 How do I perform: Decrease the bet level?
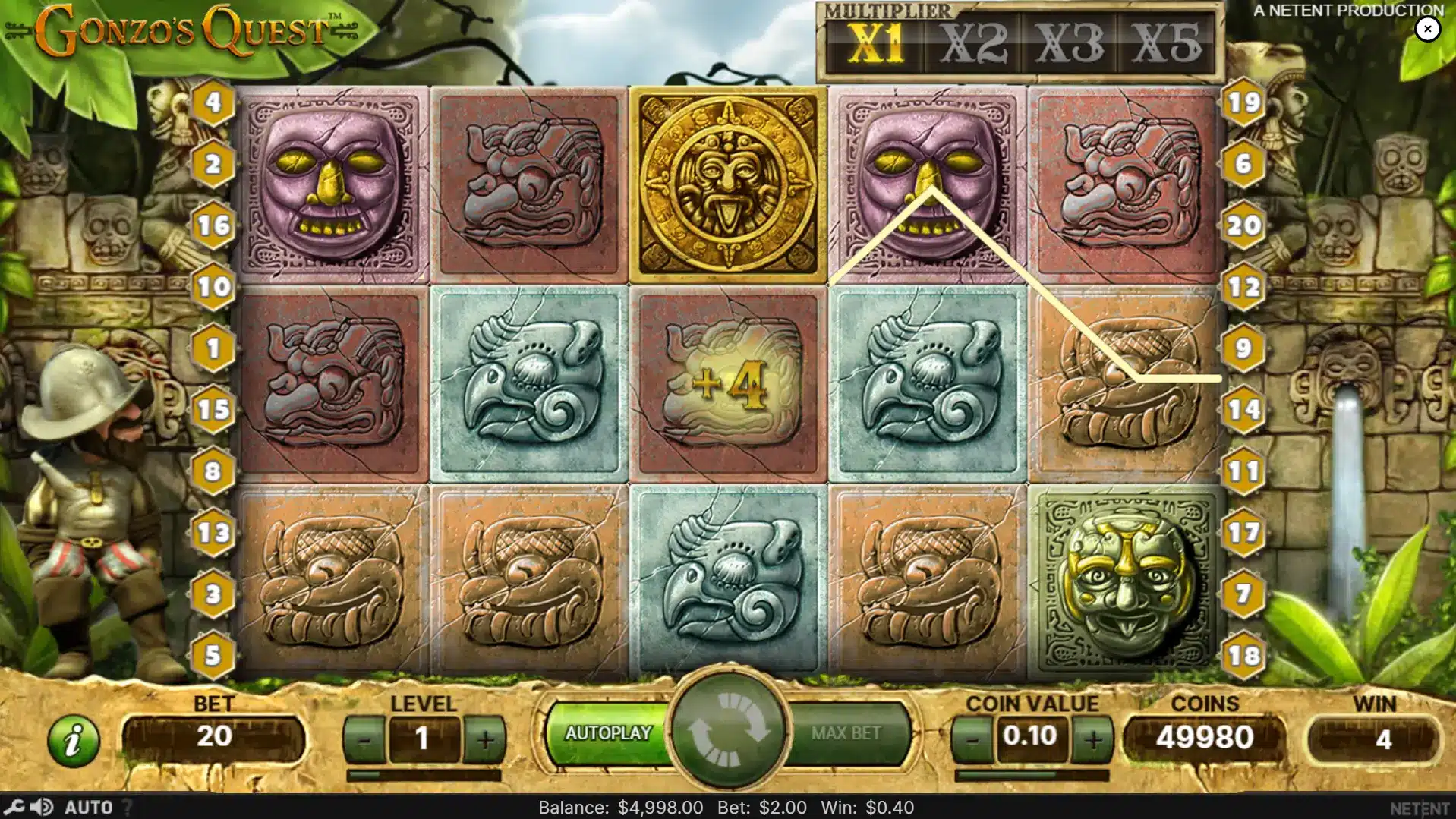coord(364,739)
